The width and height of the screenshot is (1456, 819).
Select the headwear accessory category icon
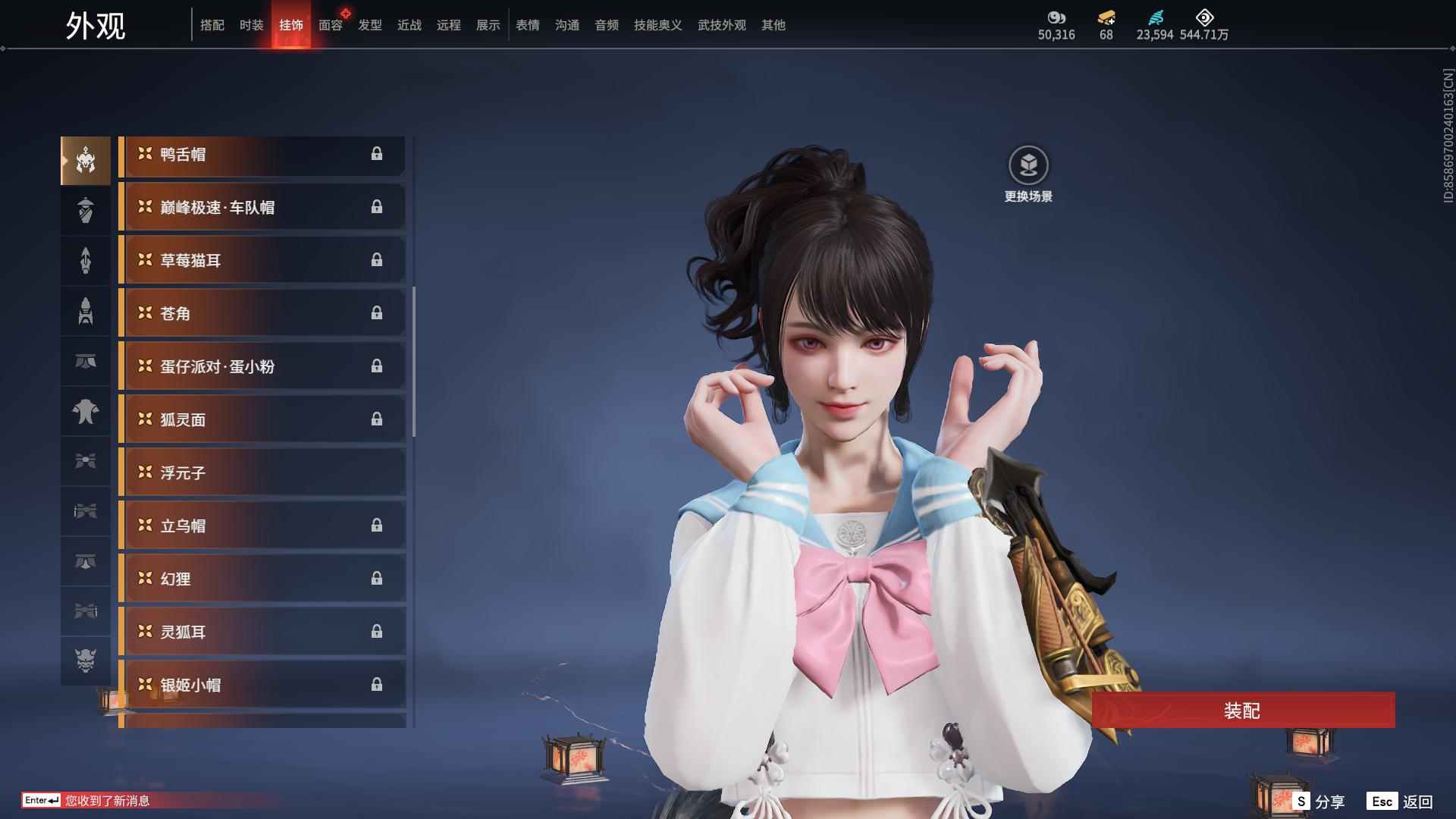(86, 159)
